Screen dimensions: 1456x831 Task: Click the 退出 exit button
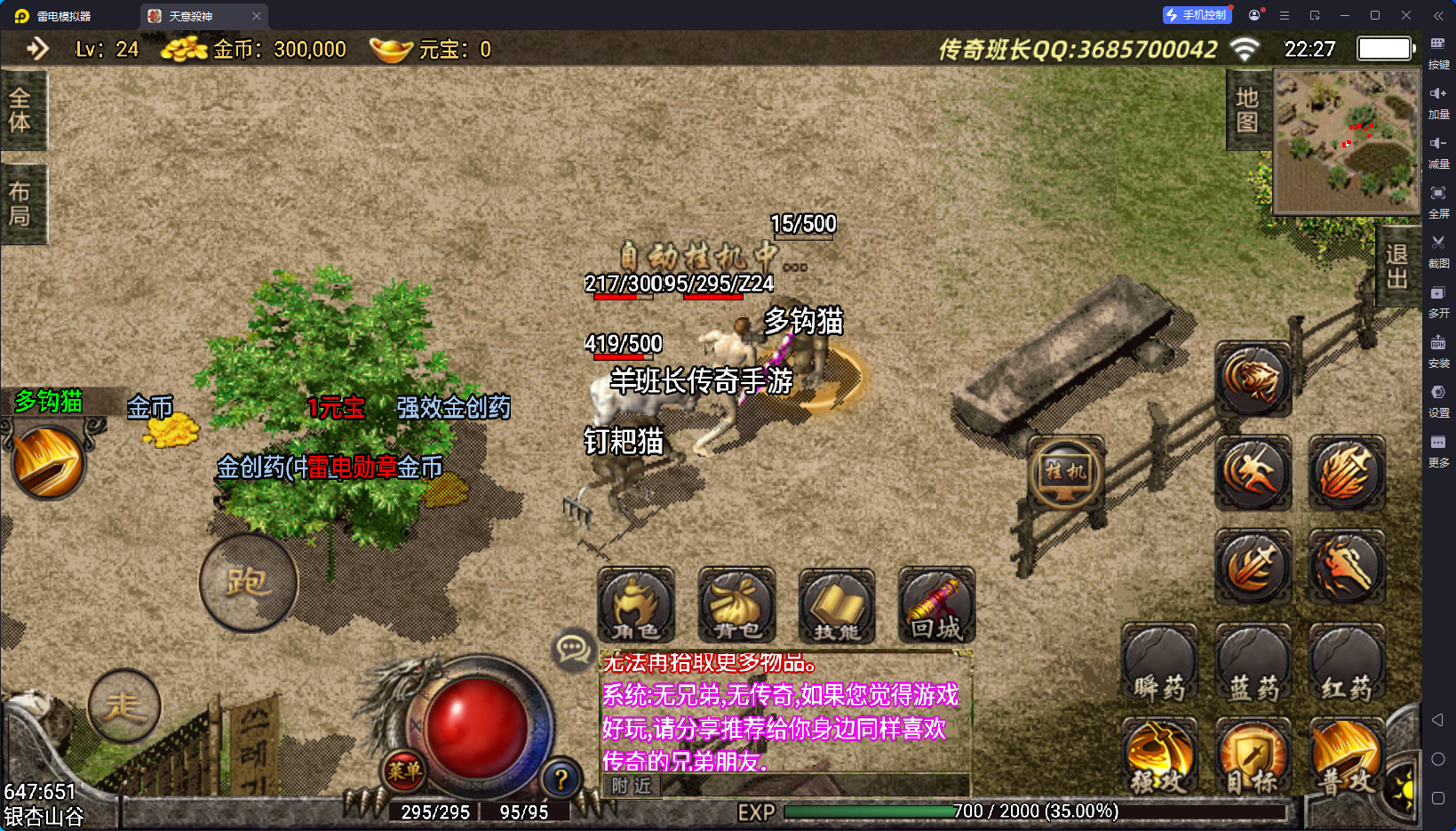1397,267
